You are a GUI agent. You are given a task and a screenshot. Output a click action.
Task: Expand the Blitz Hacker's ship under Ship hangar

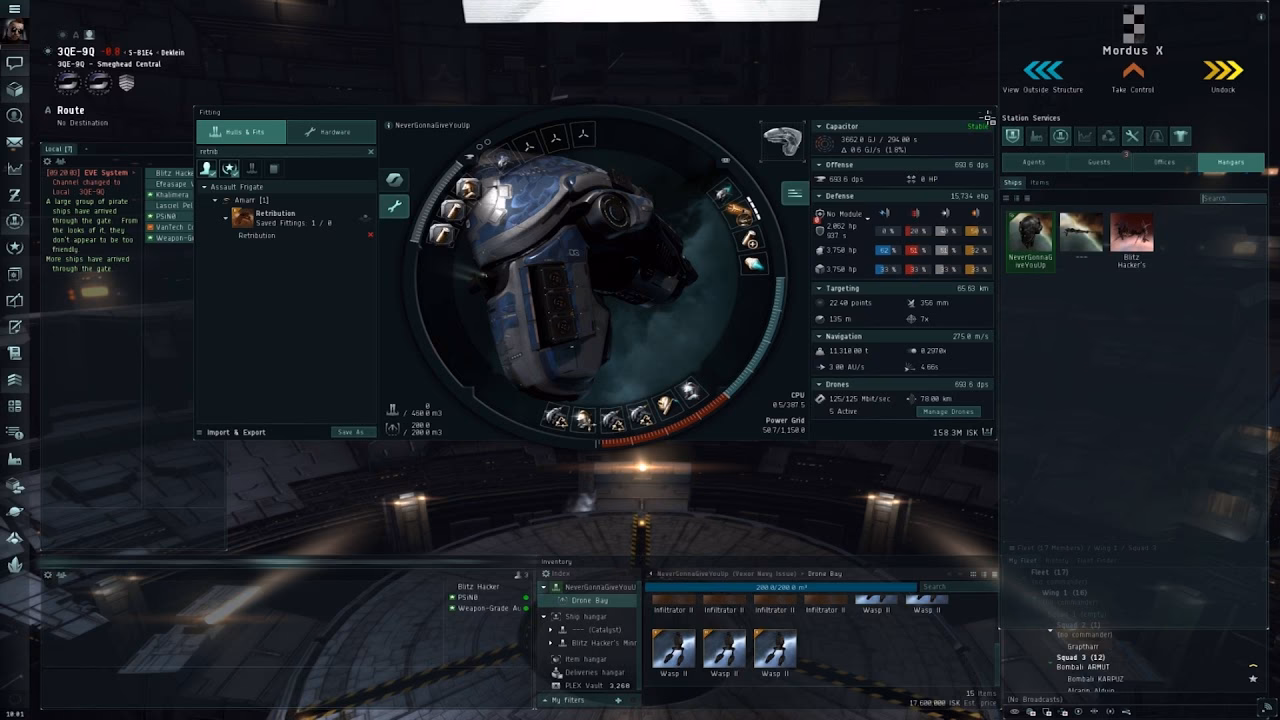click(x=553, y=641)
